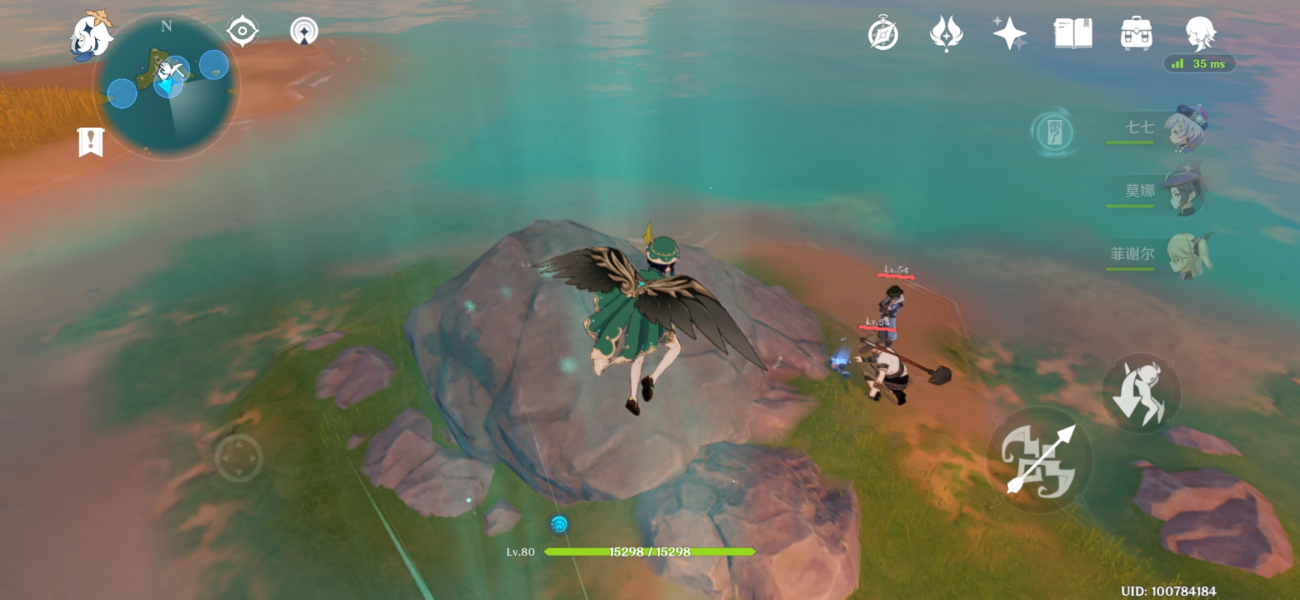Tap the virtual movement joystick
This screenshot has height=600, width=1300.
pyautogui.click(x=239, y=458)
